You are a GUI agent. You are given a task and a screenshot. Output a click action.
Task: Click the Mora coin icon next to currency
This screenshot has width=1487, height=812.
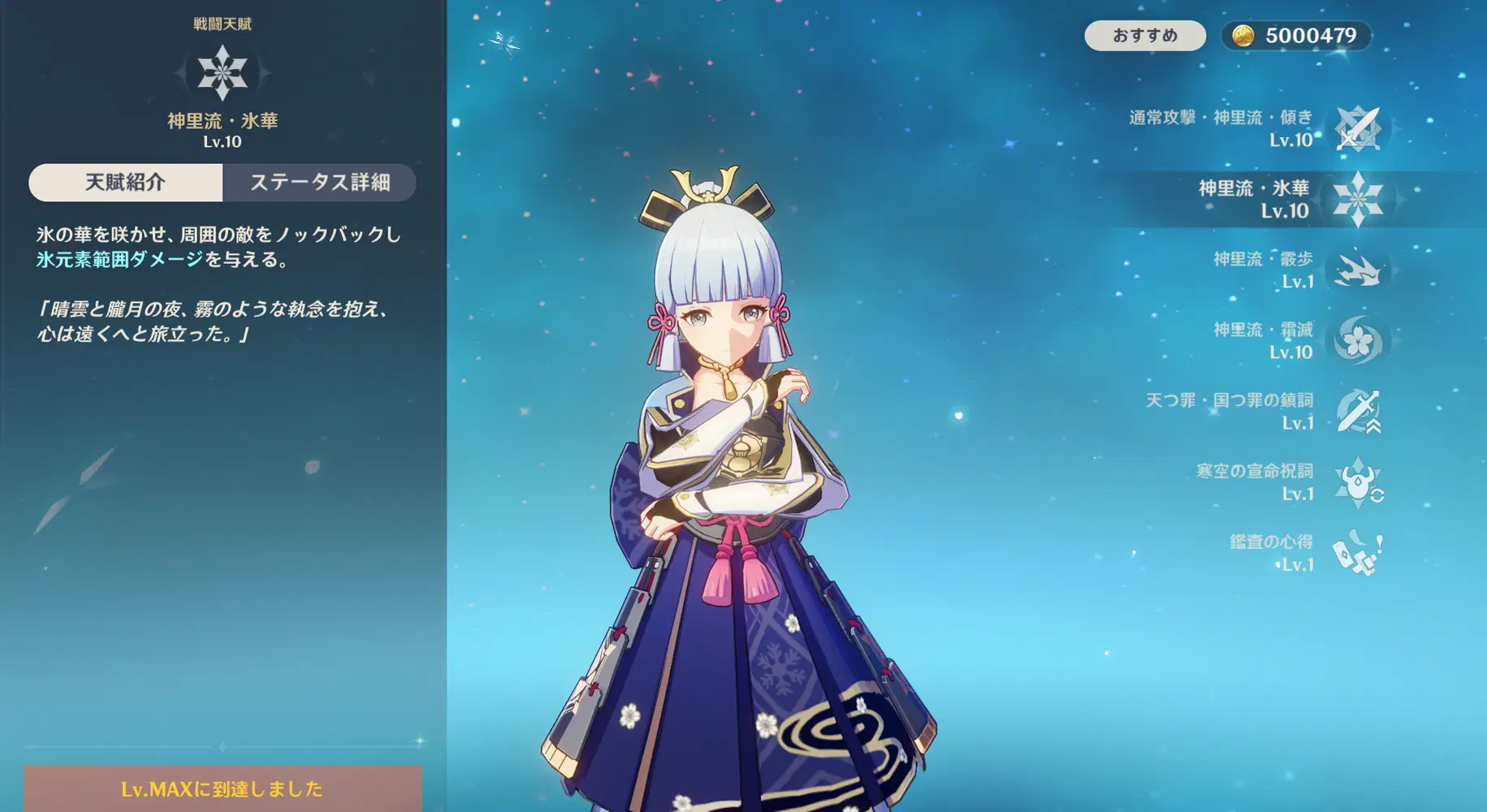coord(1245,35)
